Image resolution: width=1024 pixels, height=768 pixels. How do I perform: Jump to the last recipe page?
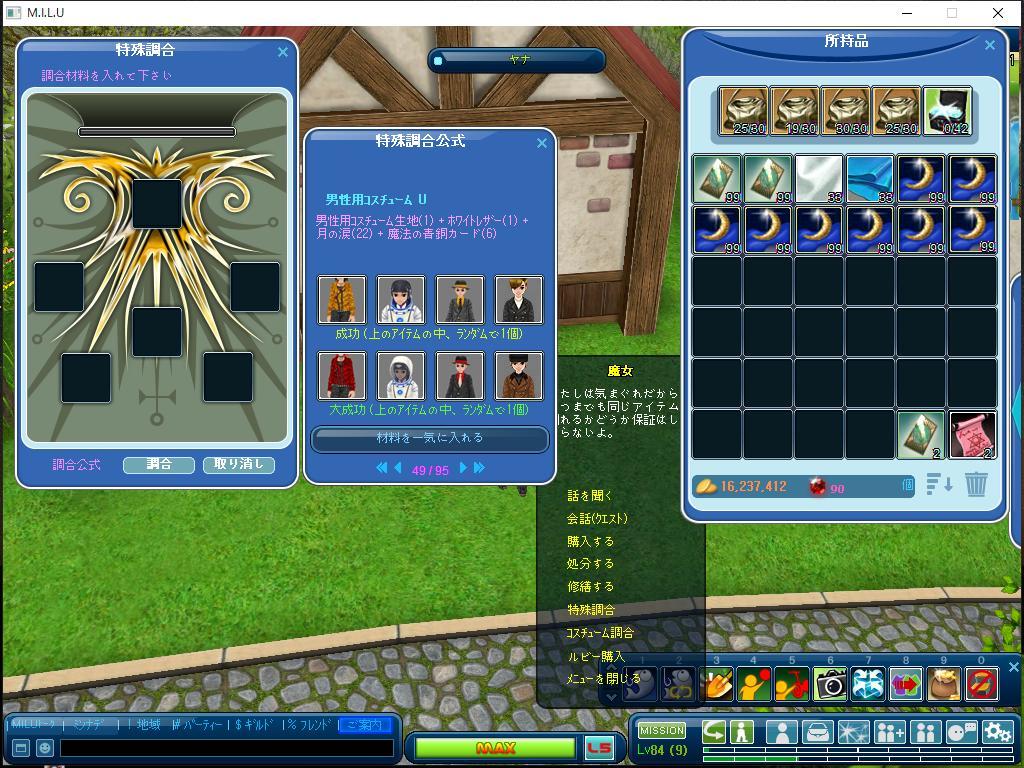click(x=479, y=468)
